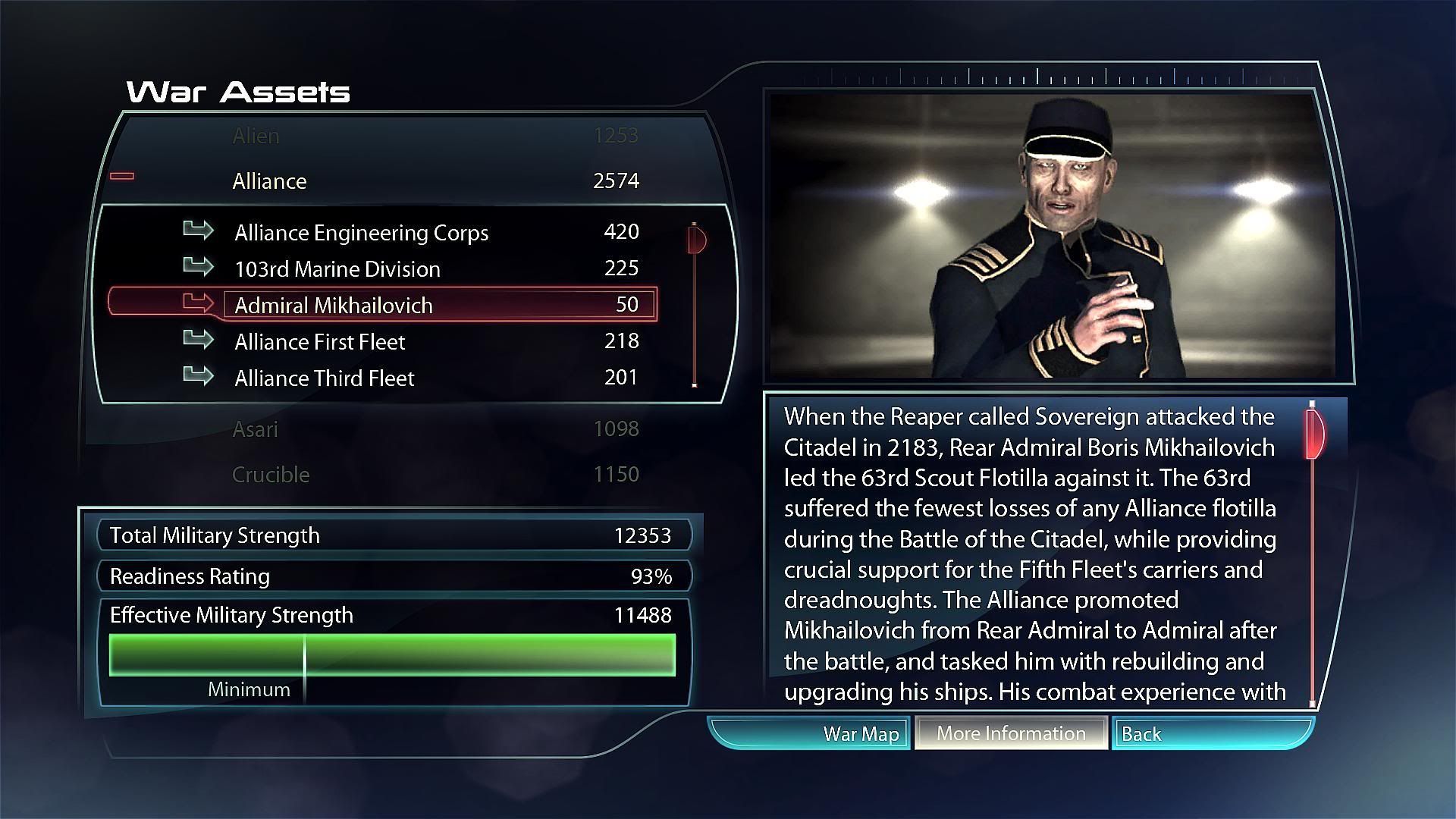The image size is (1456, 819).
Task: Select the Admiral Mikhailovich row
Action: (334, 305)
